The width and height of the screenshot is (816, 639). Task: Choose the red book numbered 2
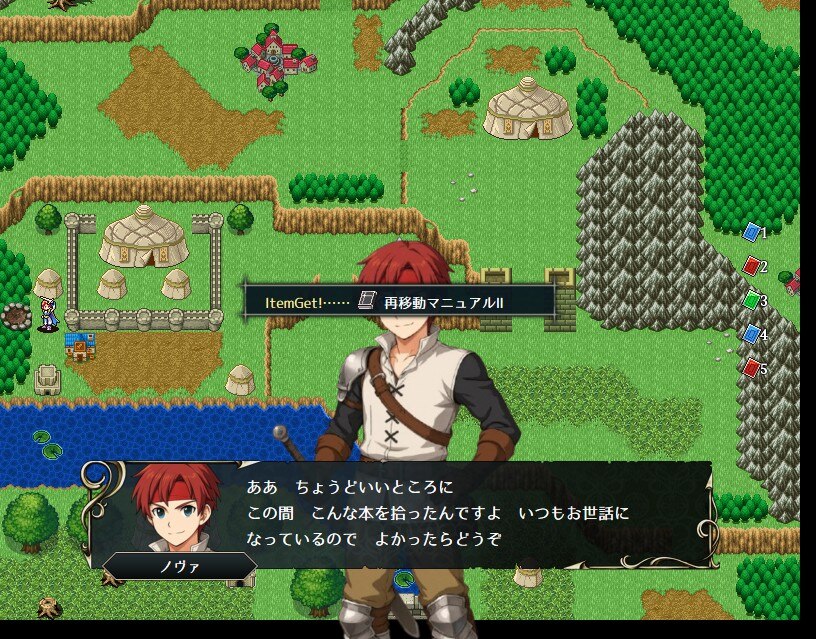click(752, 266)
